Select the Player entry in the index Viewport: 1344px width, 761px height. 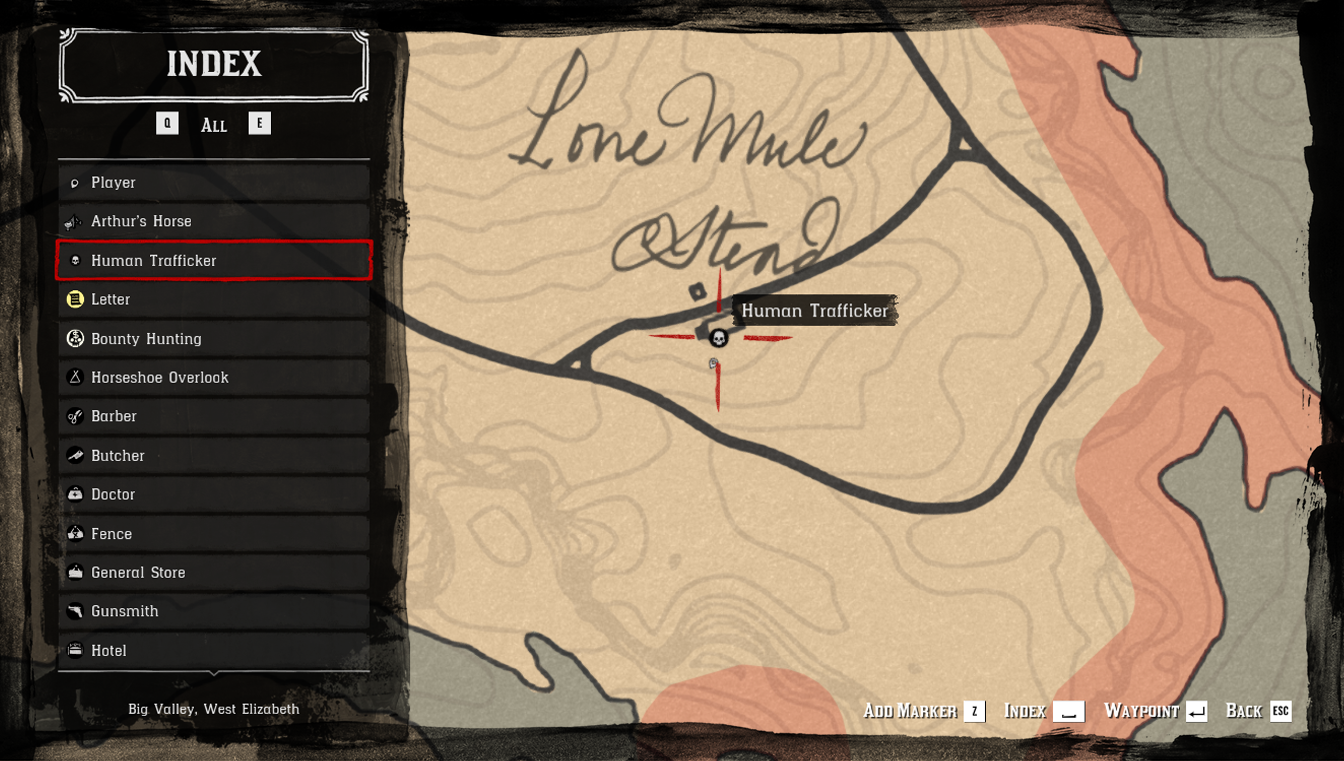point(213,183)
